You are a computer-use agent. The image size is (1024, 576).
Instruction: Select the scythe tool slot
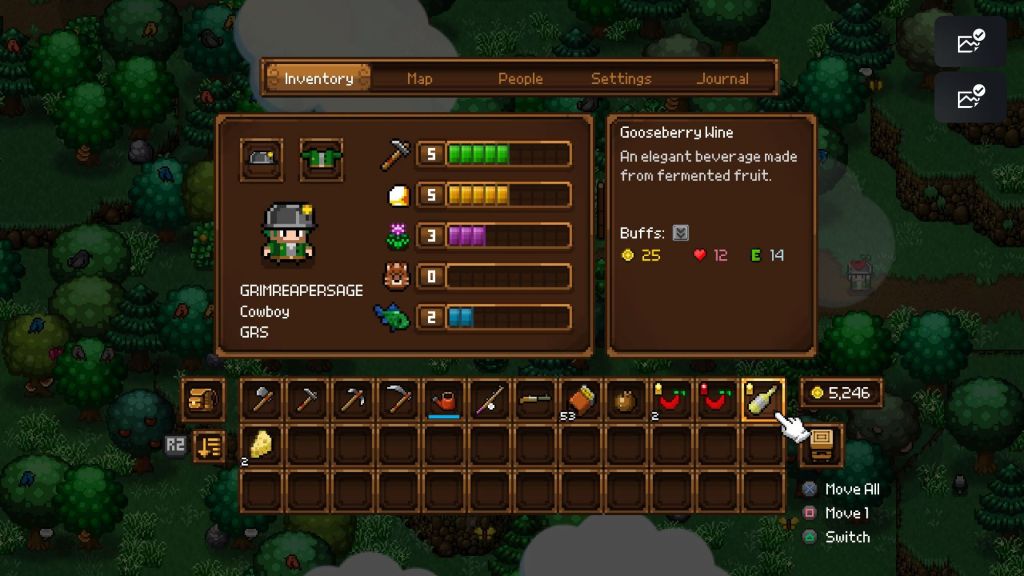399,400
